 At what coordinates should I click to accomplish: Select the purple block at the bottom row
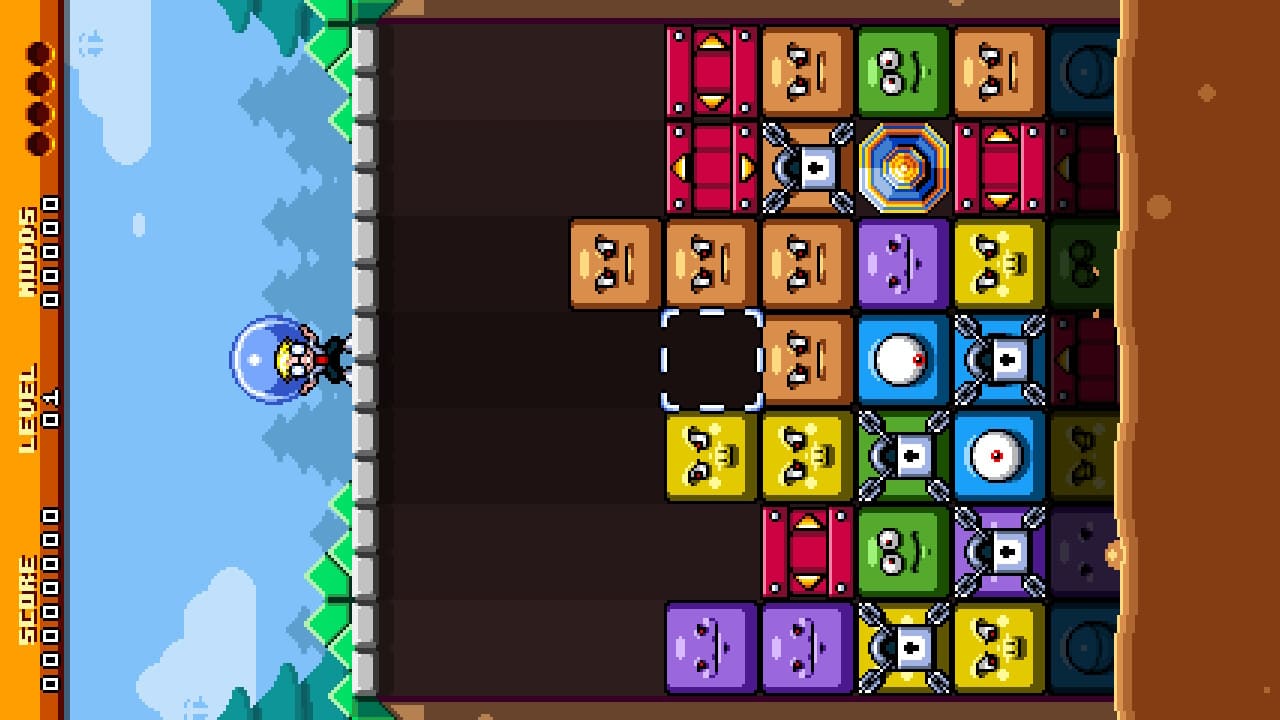[x=710, y=650]
